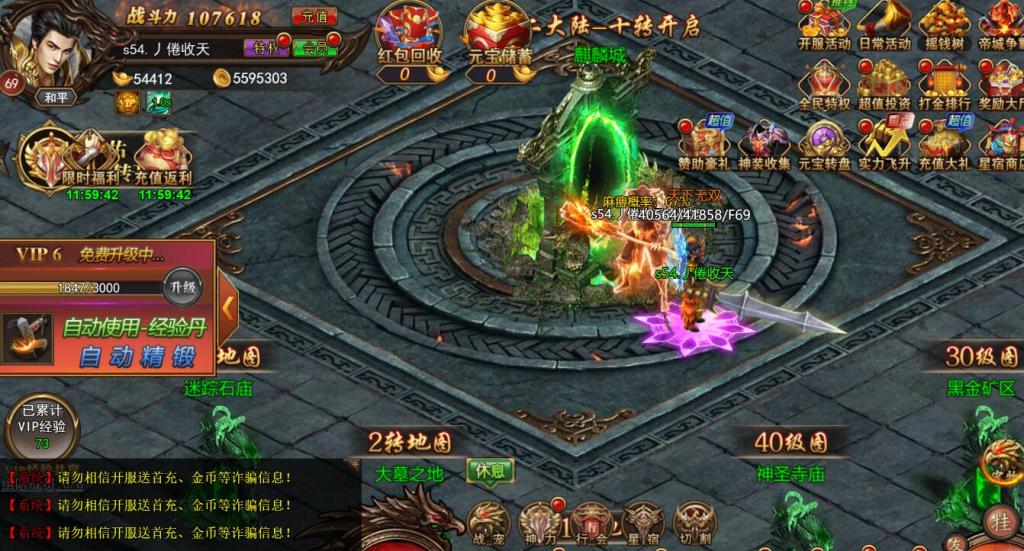Screen dimensions: 1024x551
Task: Open the 神装收集 divine gear collection
Action: pyautogui.click(x=764, y=145)
